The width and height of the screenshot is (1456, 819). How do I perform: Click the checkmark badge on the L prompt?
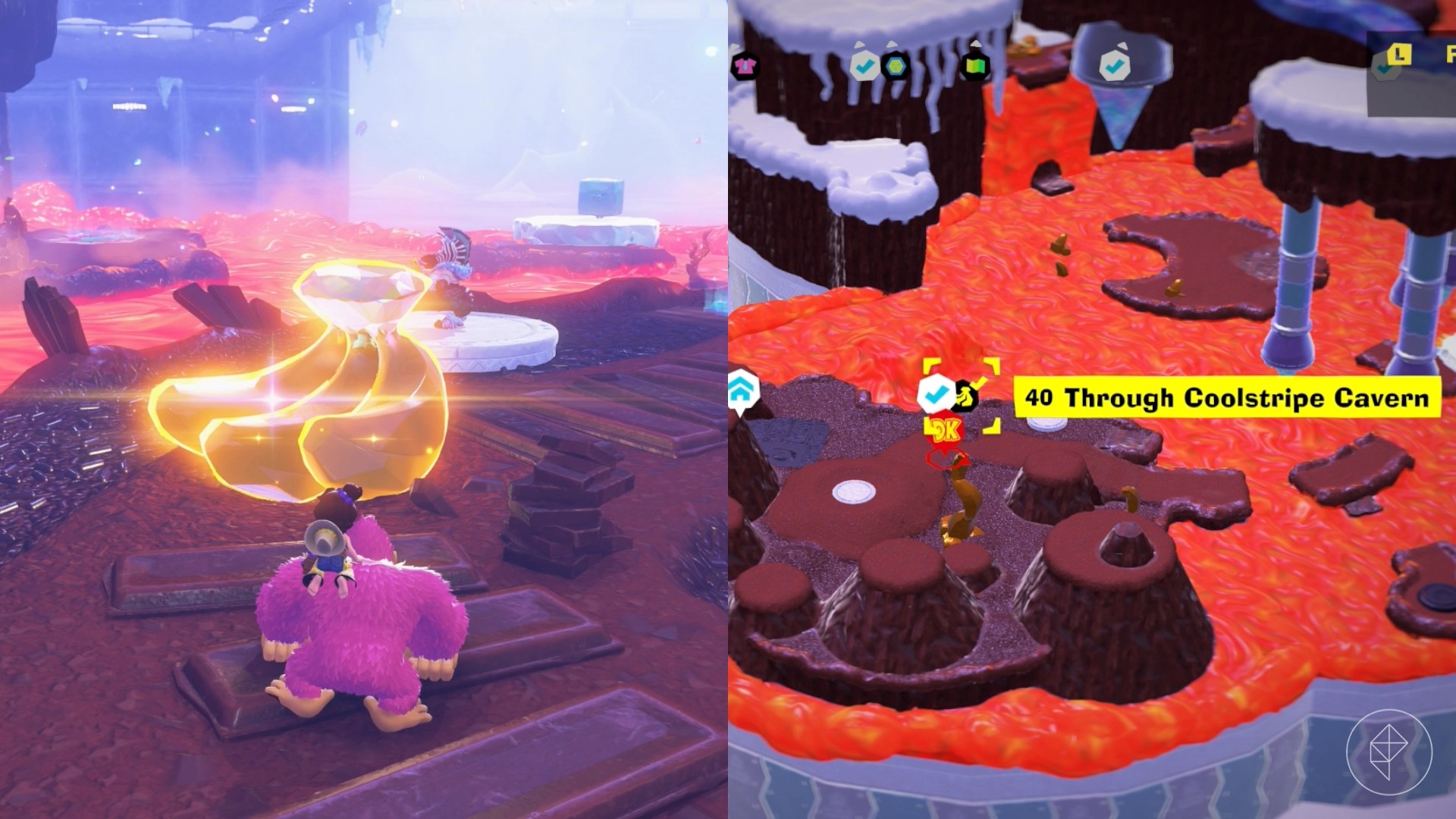click(x=1382, y=70)
